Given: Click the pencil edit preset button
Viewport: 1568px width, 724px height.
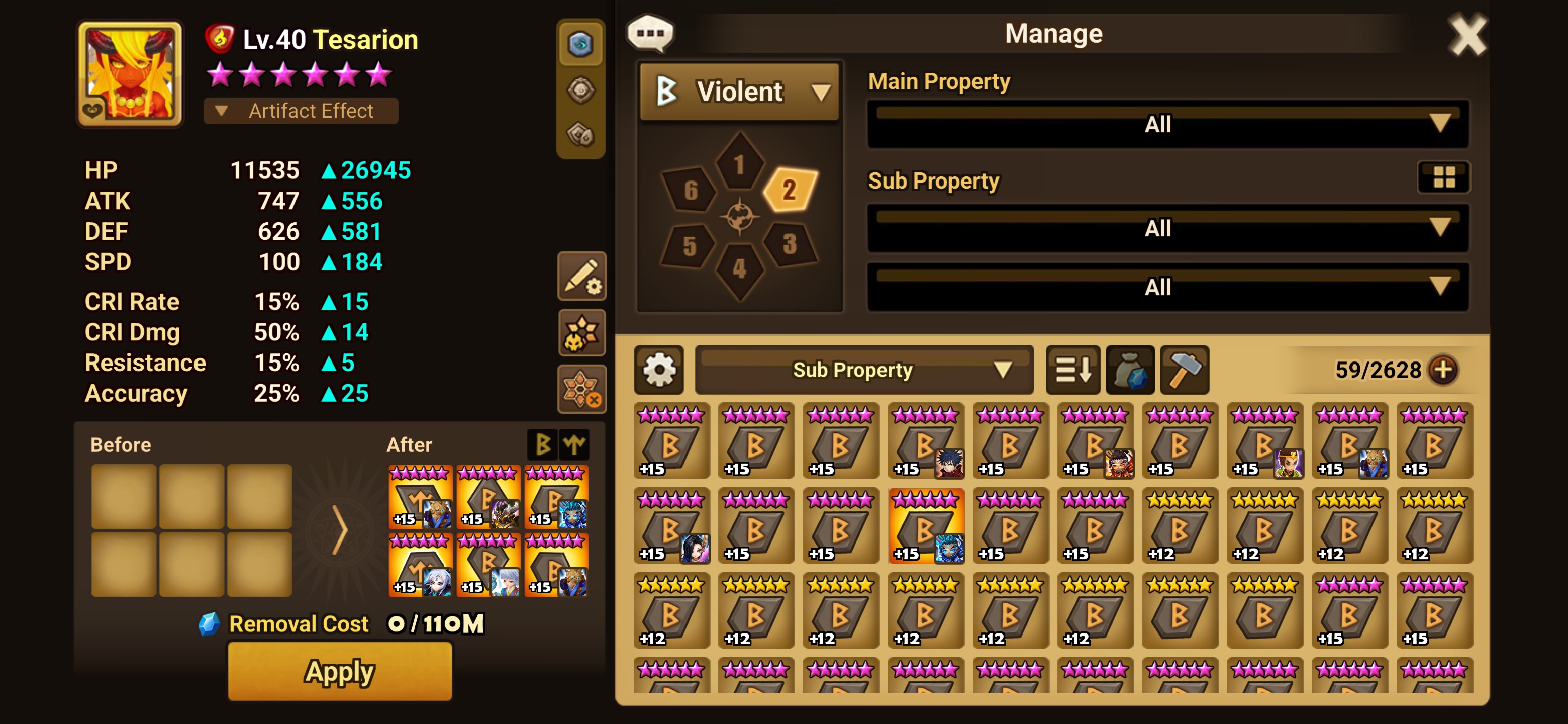Looking at the screenshot, I should click(x=581, y=277).
